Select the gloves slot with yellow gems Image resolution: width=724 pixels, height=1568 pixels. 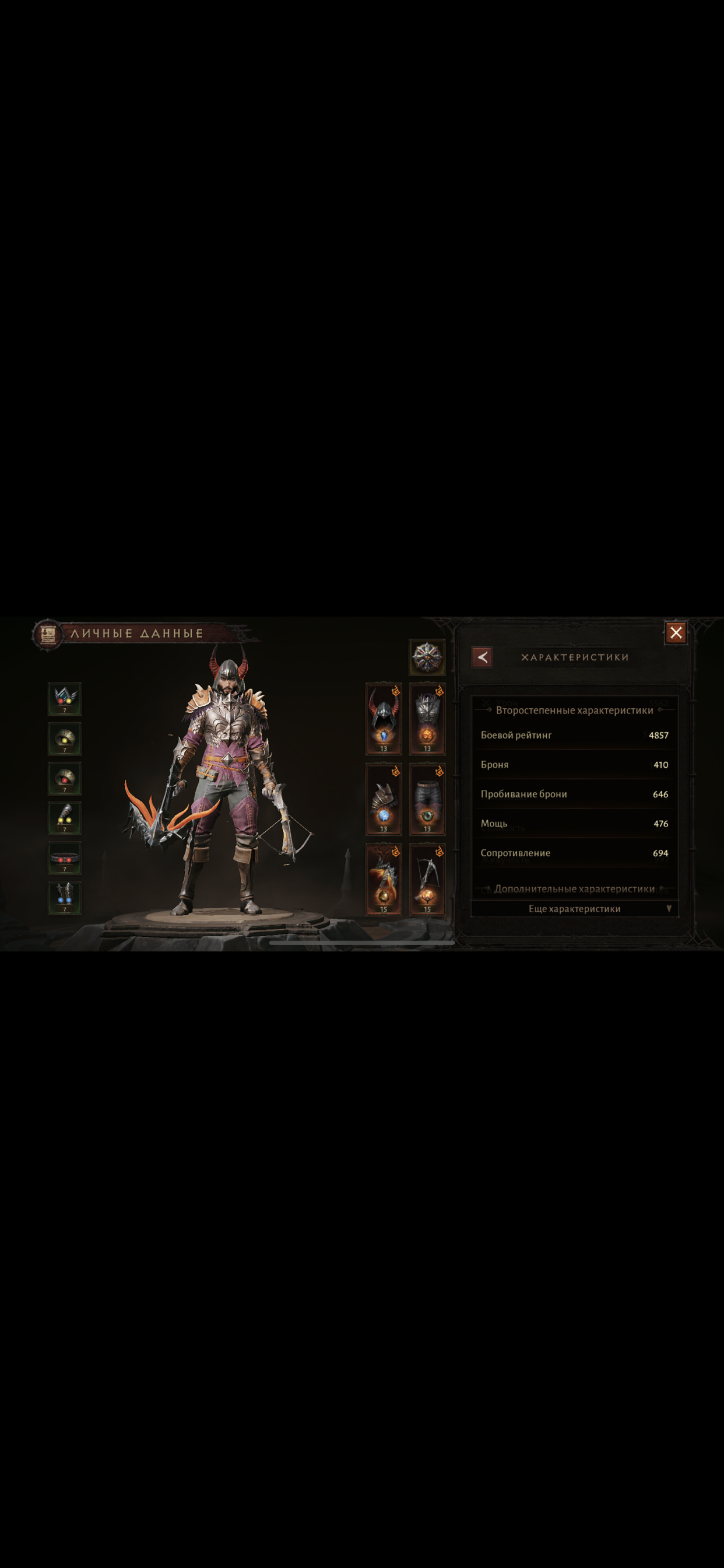coord(65,818)
